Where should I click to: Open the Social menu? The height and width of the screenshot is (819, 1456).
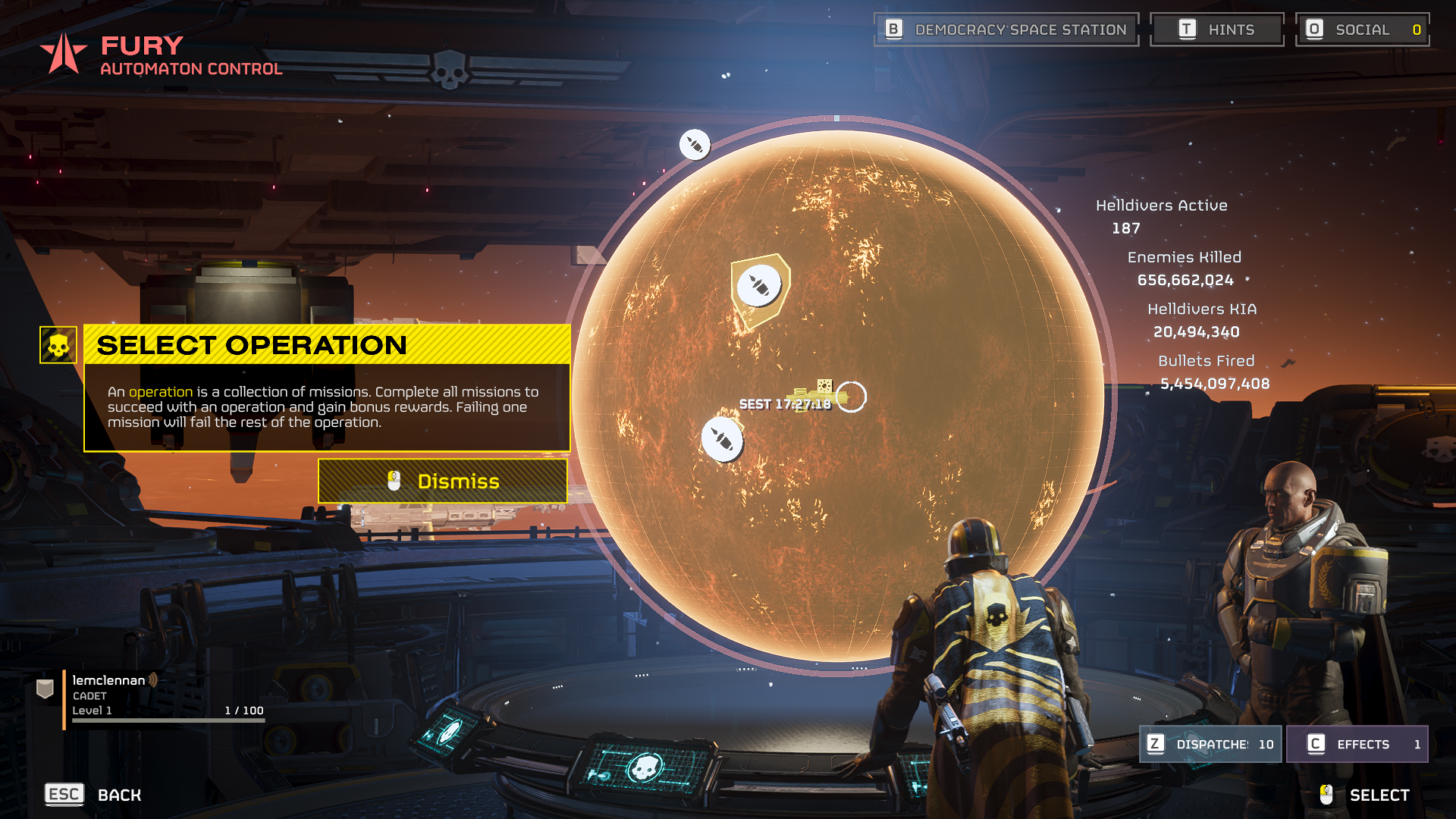pyautogui.click(x=1363, y=30)
